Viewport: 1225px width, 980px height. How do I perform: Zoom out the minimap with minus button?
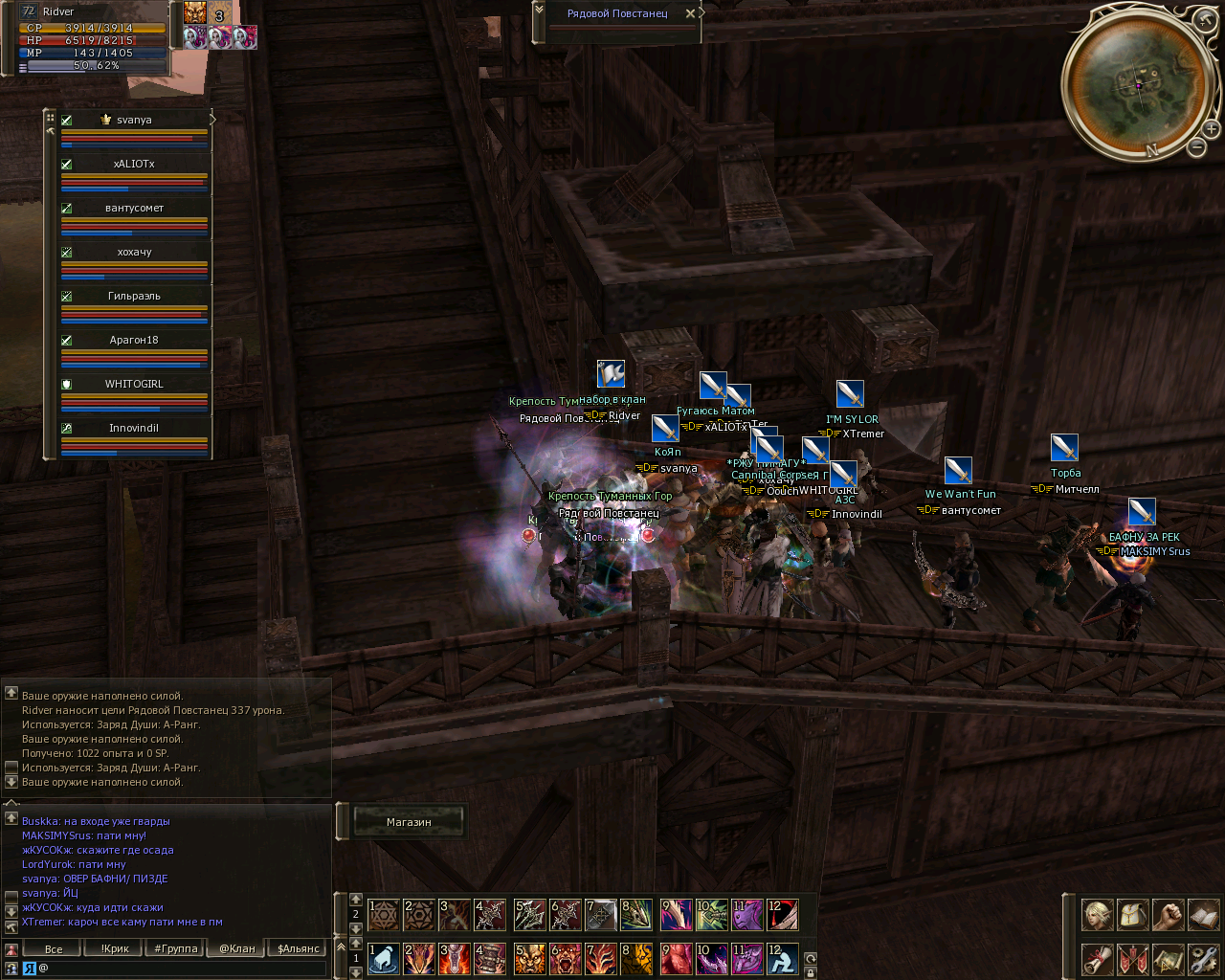point(1196,147)
